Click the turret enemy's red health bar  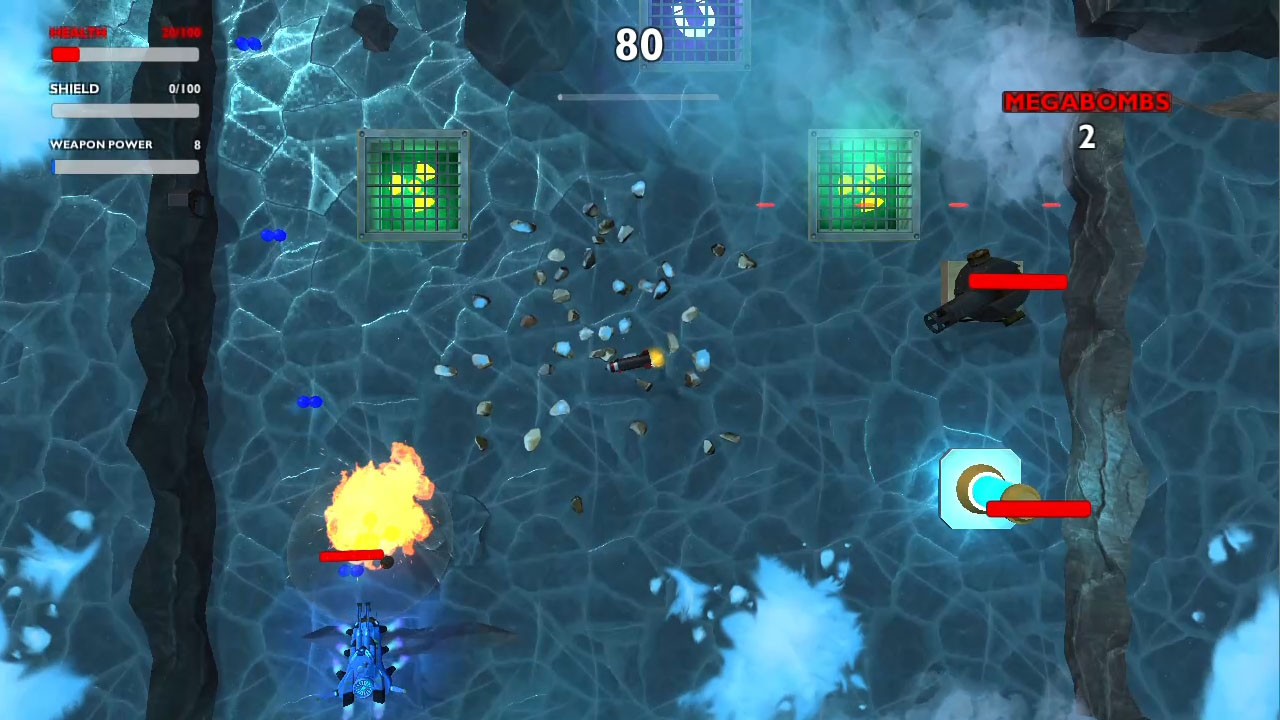1037,510
